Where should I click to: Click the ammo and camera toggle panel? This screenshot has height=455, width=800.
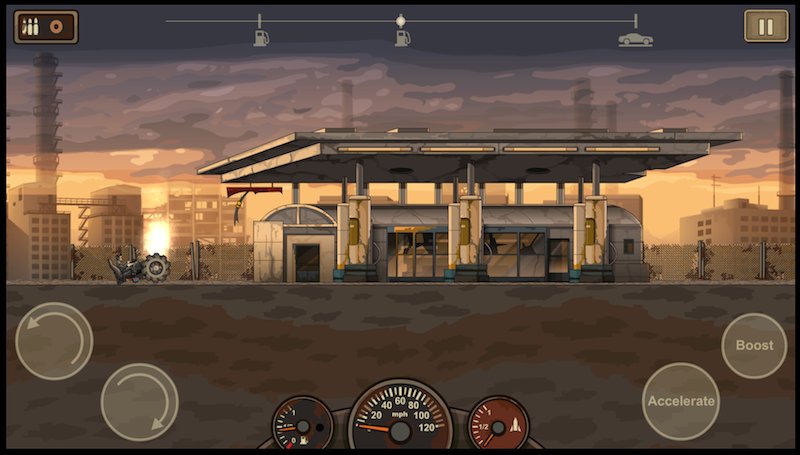46,26
